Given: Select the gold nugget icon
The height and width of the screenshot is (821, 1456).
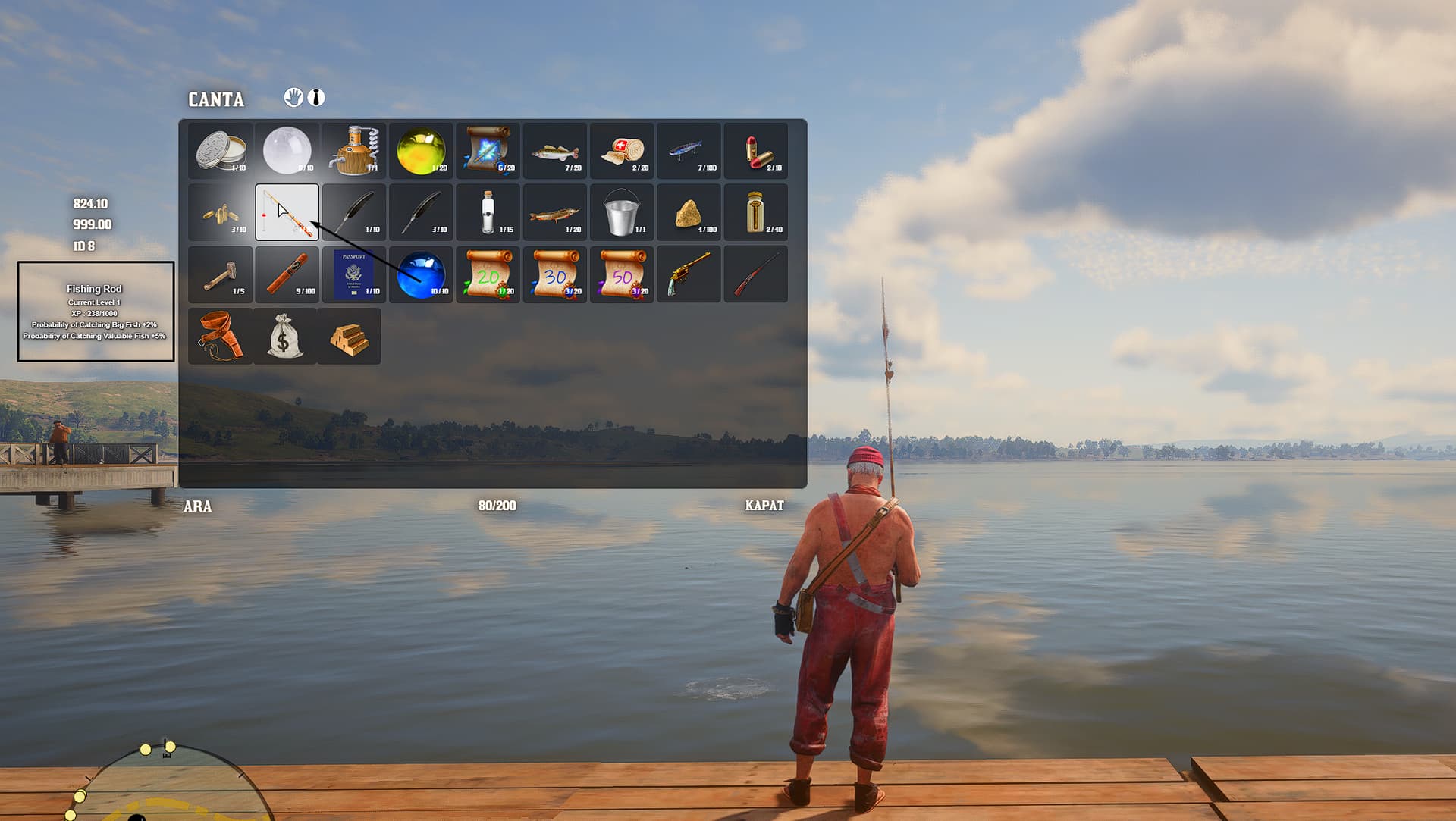Looking at the screenshot, I should coord(689,212).
